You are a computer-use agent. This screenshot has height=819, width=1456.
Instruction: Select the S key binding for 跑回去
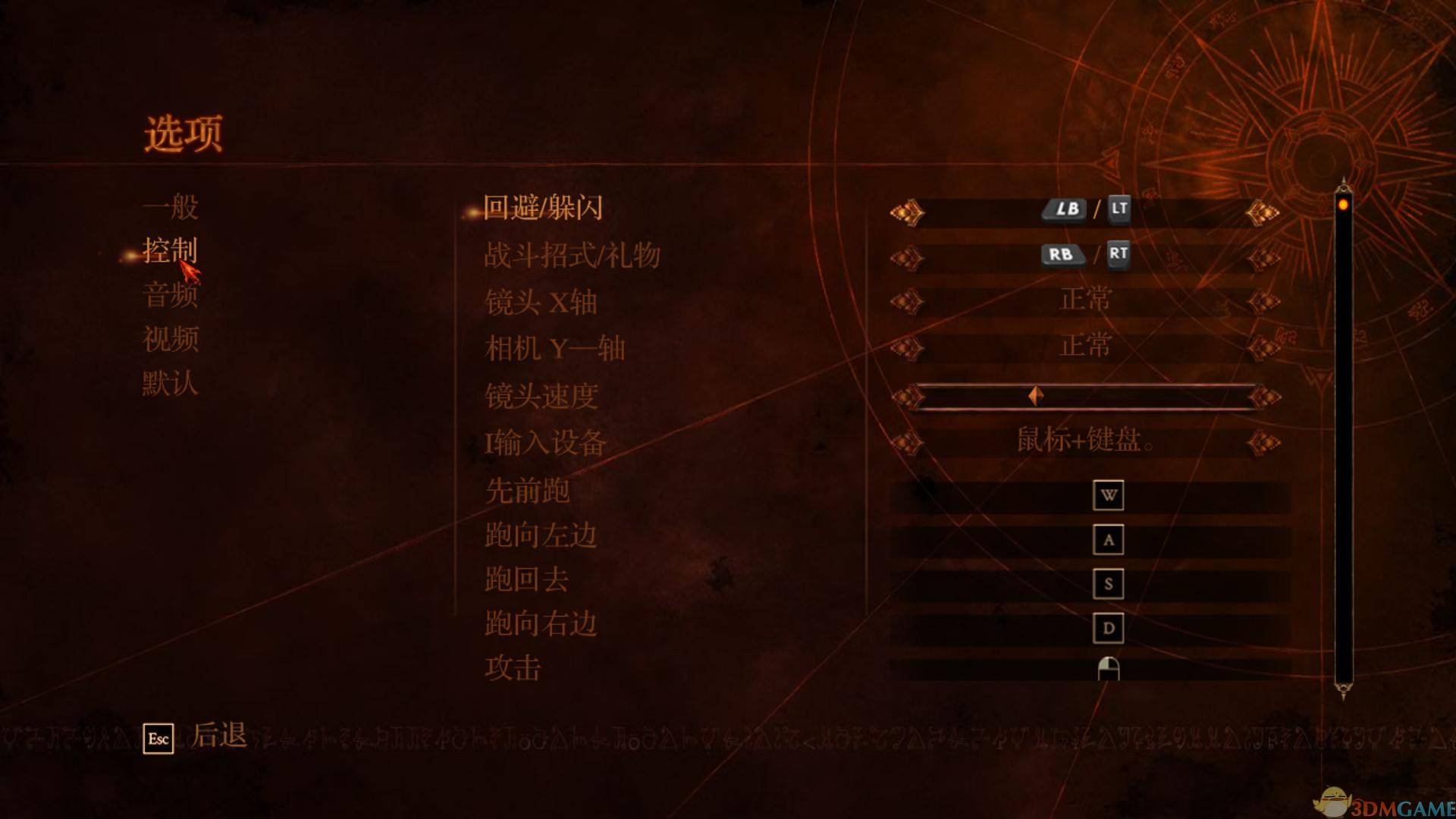[1108, 585]
